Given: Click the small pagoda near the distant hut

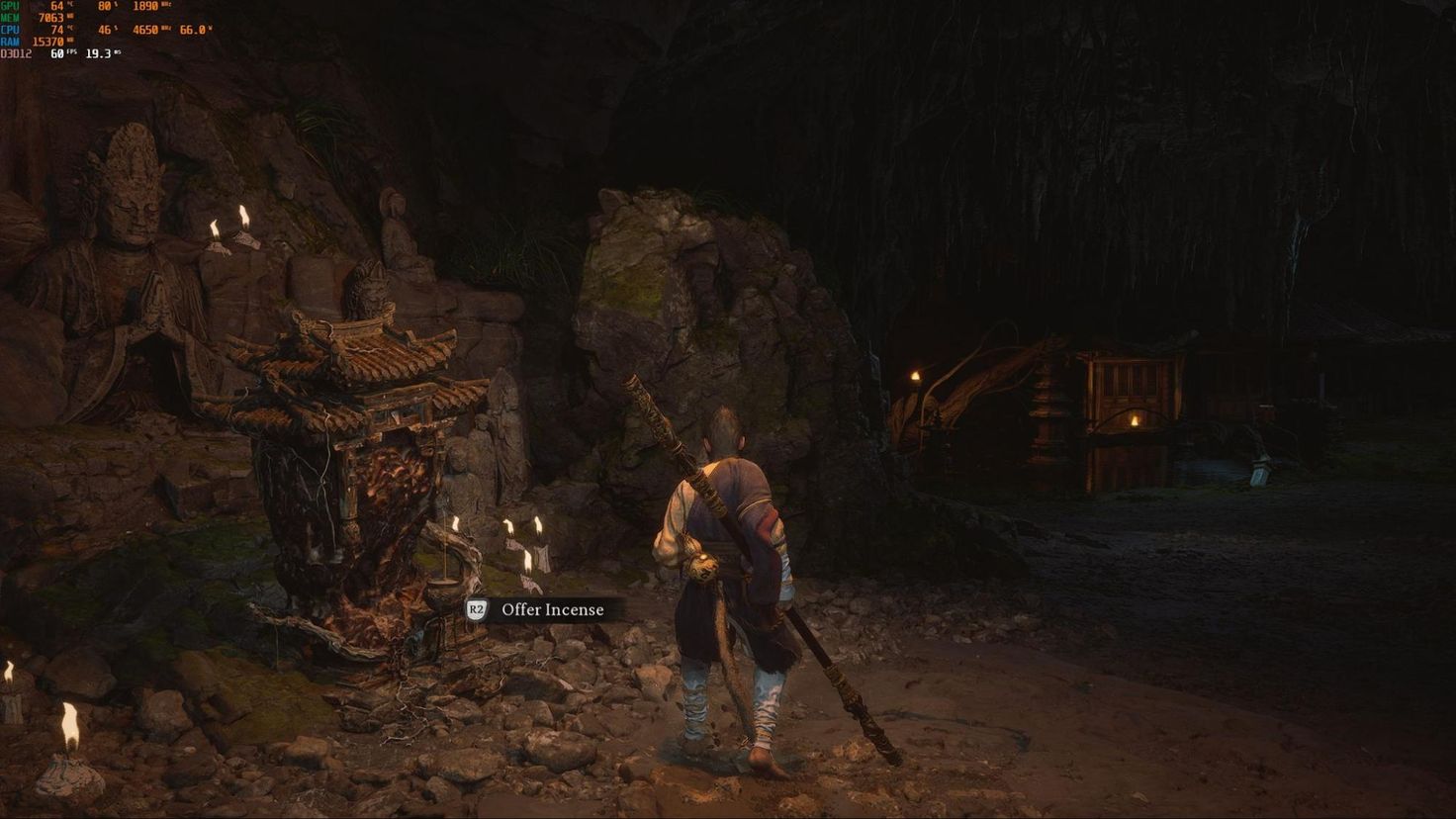Looking at the screenshot, I should pyautogui.click(x=1046, y=406).
